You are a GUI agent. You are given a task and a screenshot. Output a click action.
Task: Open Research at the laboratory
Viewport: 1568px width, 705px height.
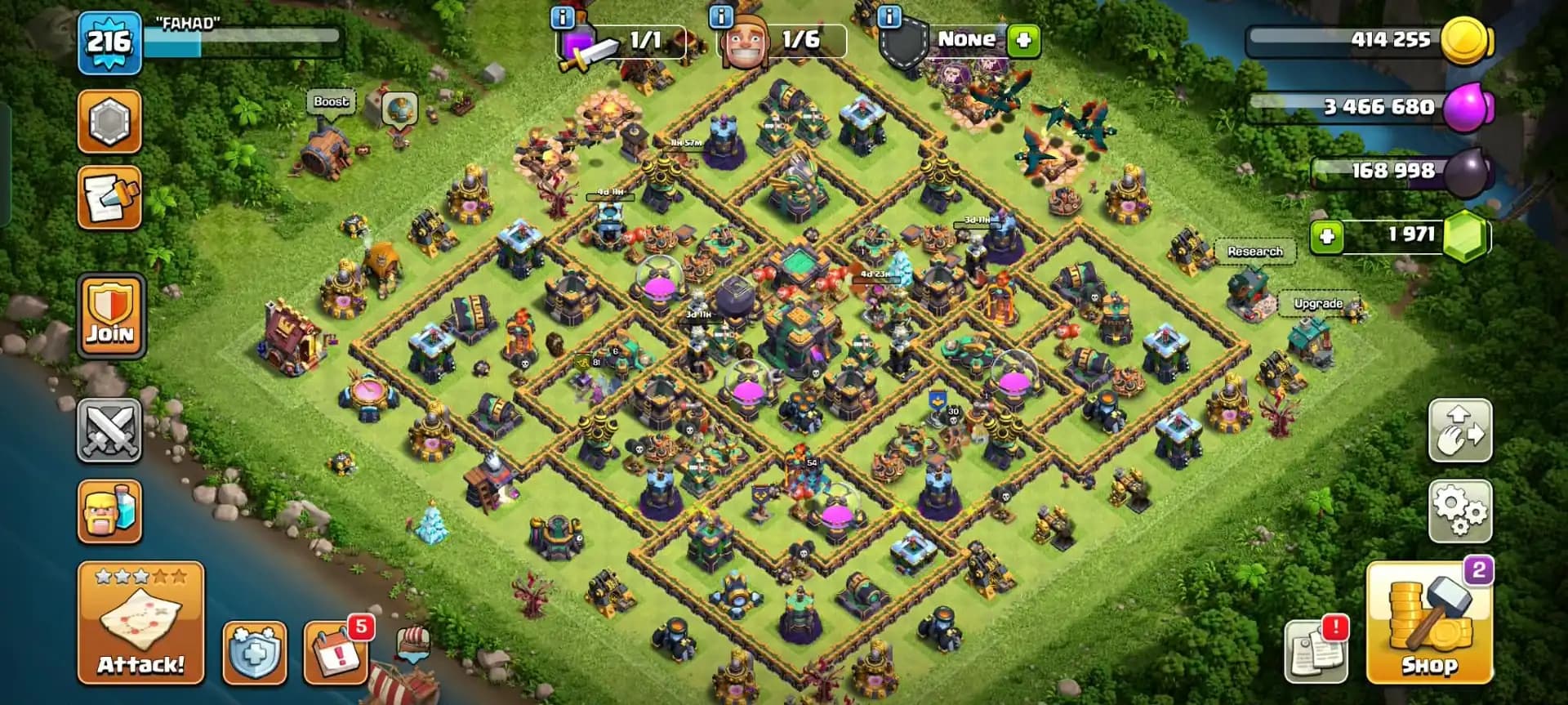tap(1255, 252)
